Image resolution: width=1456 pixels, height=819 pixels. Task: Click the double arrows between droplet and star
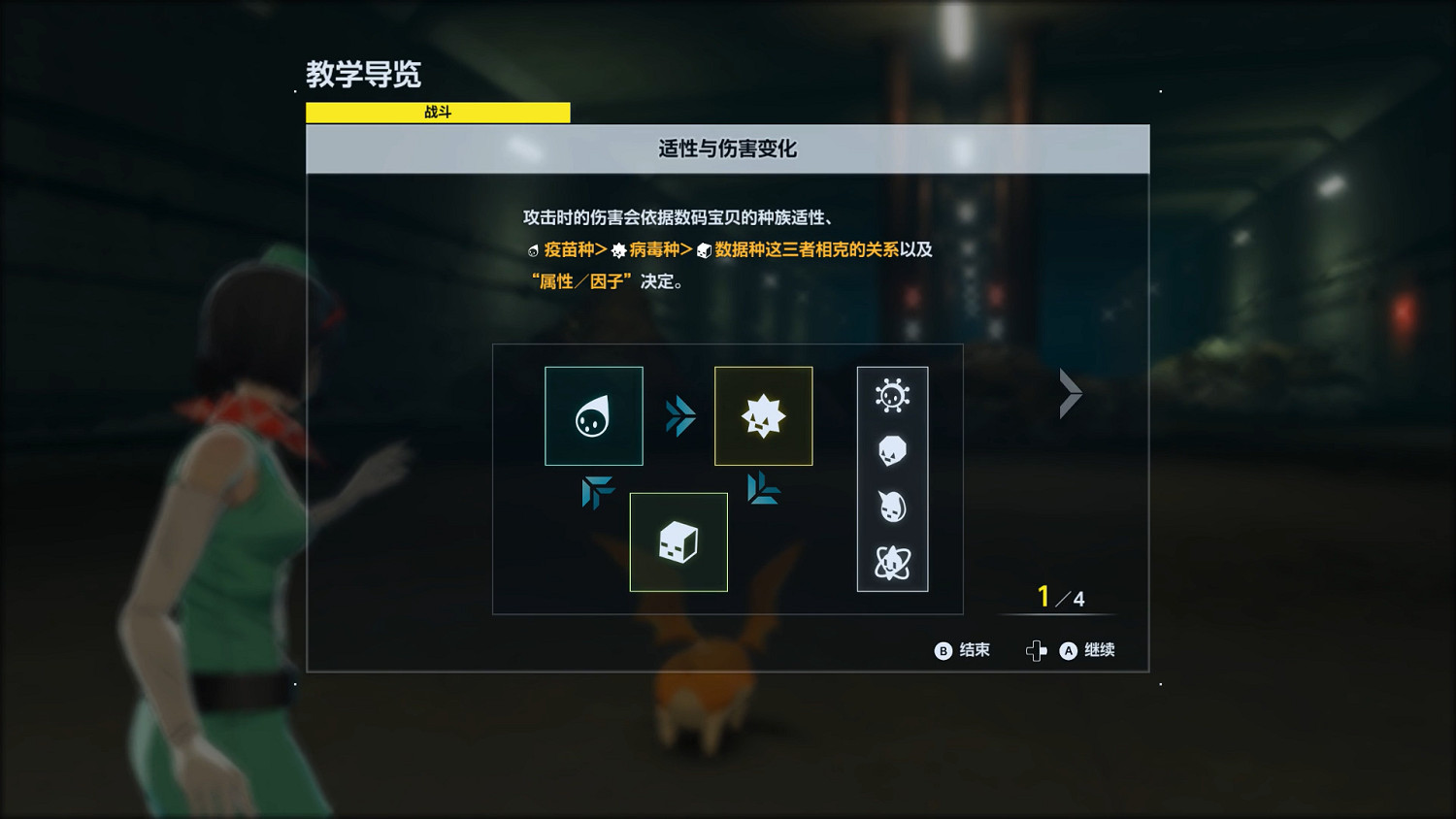[679, 415]
